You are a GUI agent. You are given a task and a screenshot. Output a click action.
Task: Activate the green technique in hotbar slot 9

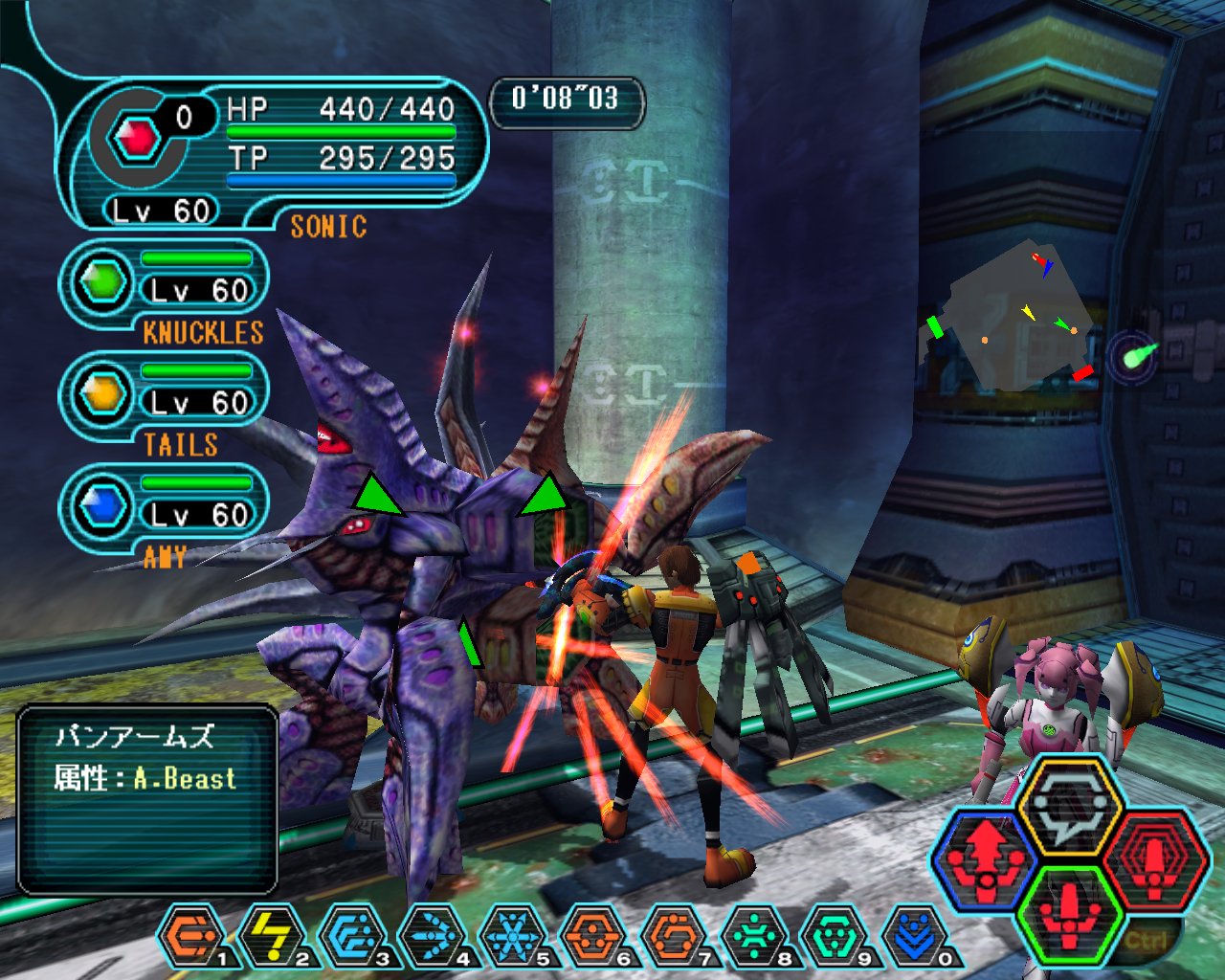834,935
